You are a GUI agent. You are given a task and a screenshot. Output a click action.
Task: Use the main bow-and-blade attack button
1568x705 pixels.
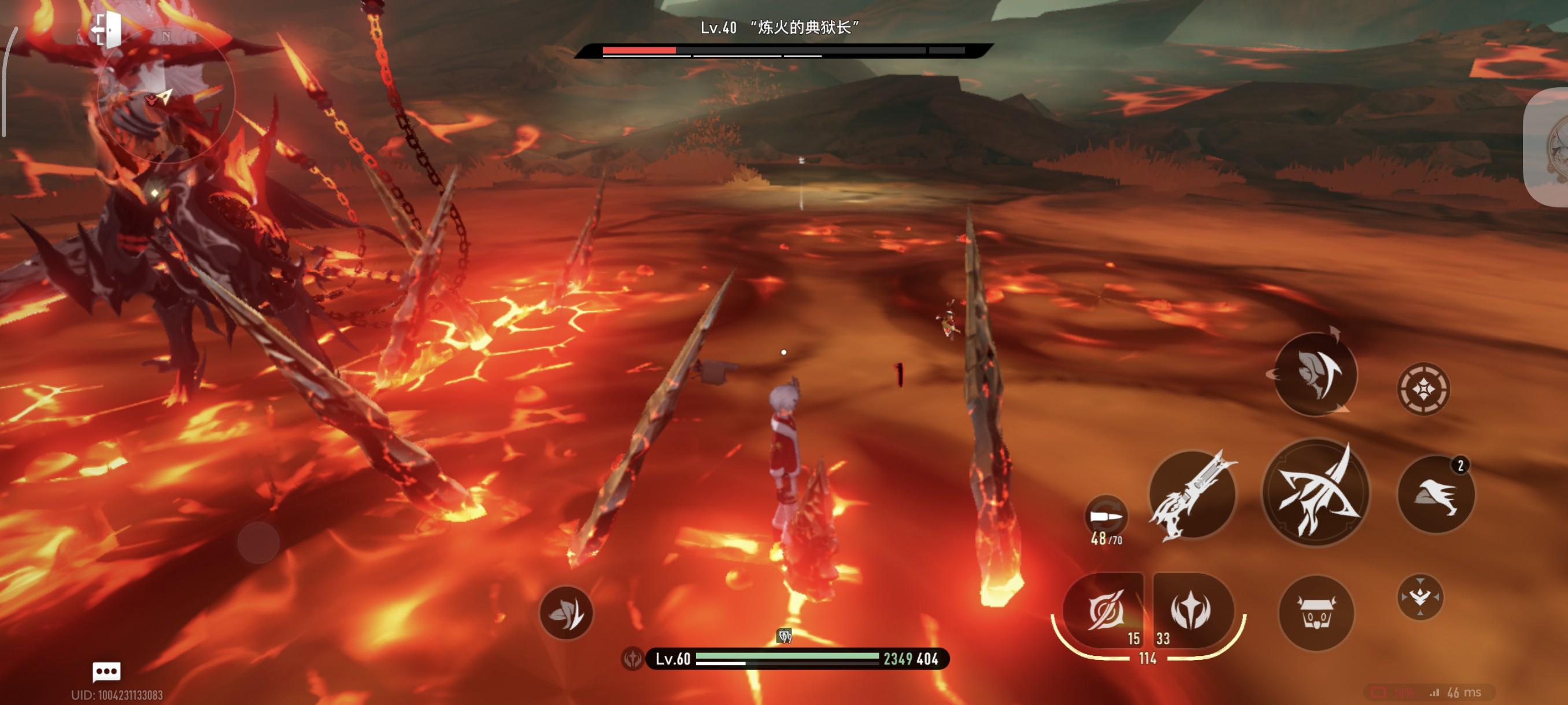(x=1316, y=493)
